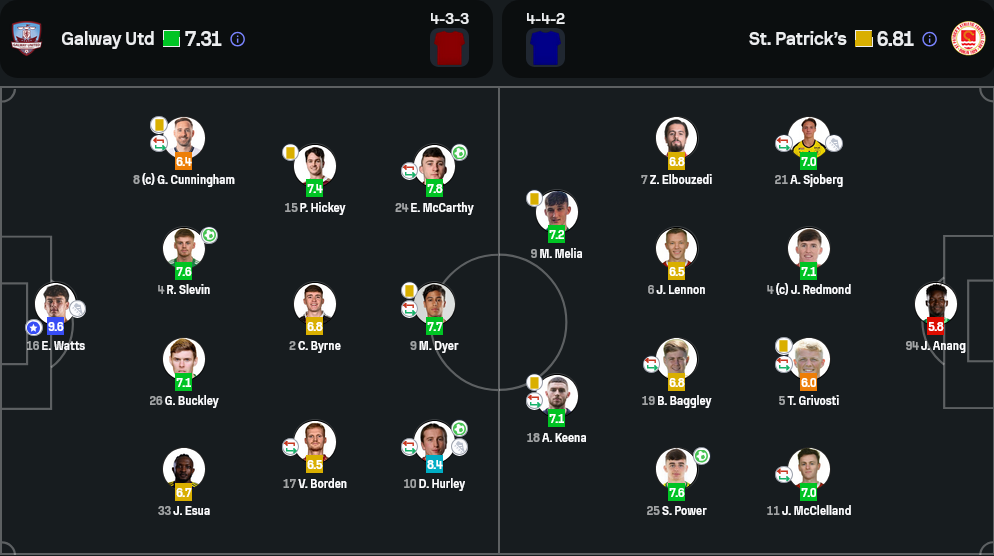Image resolution: width=994 pixels, height=556 pixels.
Task: Choose G. Buckley on the pitch
Action: [x=184, y=360]
